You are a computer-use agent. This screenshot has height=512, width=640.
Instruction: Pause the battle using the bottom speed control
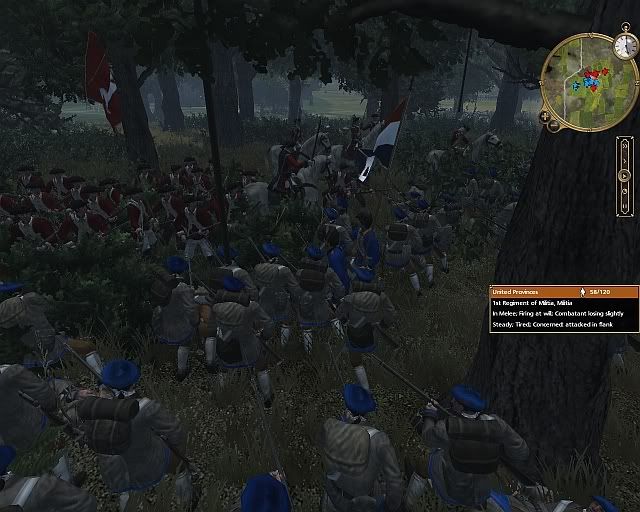pyautogui.click(x=625, y=205)
